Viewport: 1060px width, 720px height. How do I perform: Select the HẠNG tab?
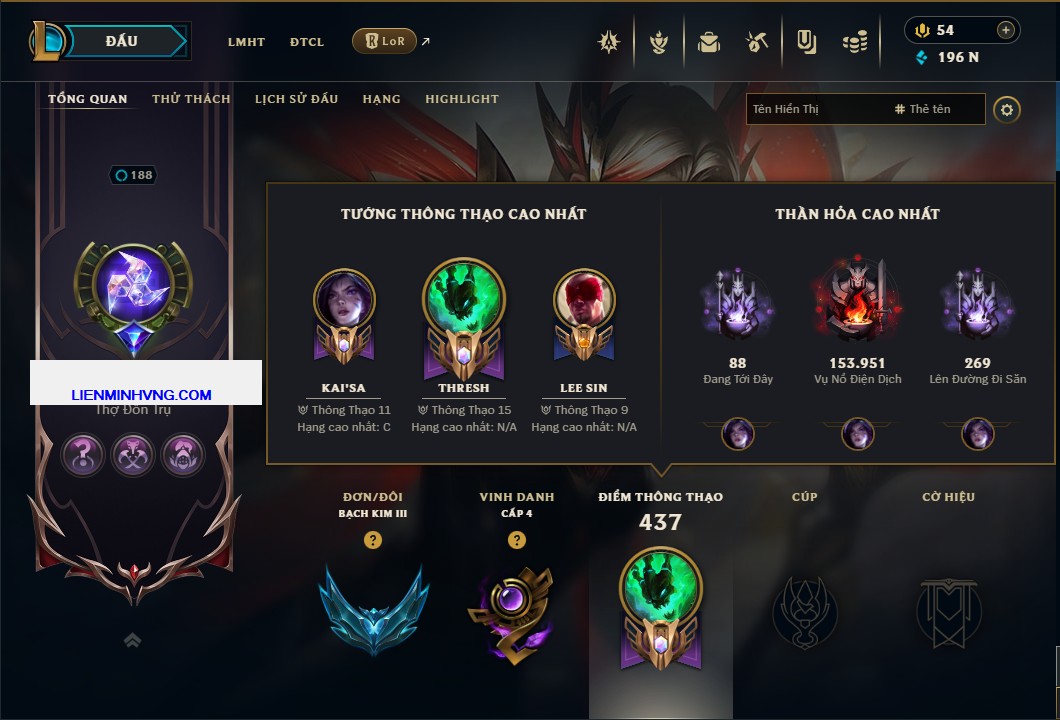click(381, 99)
